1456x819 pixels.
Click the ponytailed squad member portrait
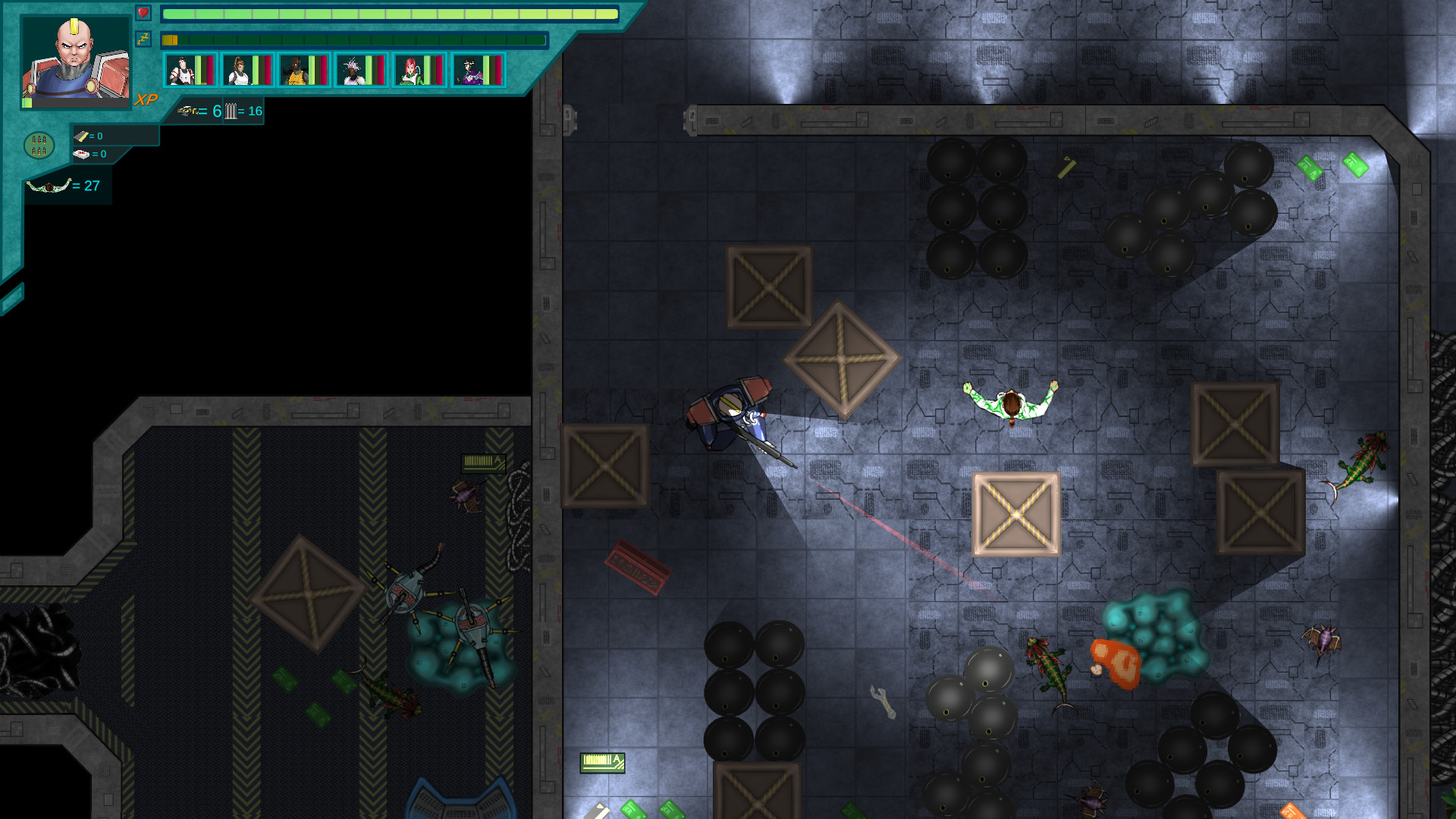tap(240, 71)
